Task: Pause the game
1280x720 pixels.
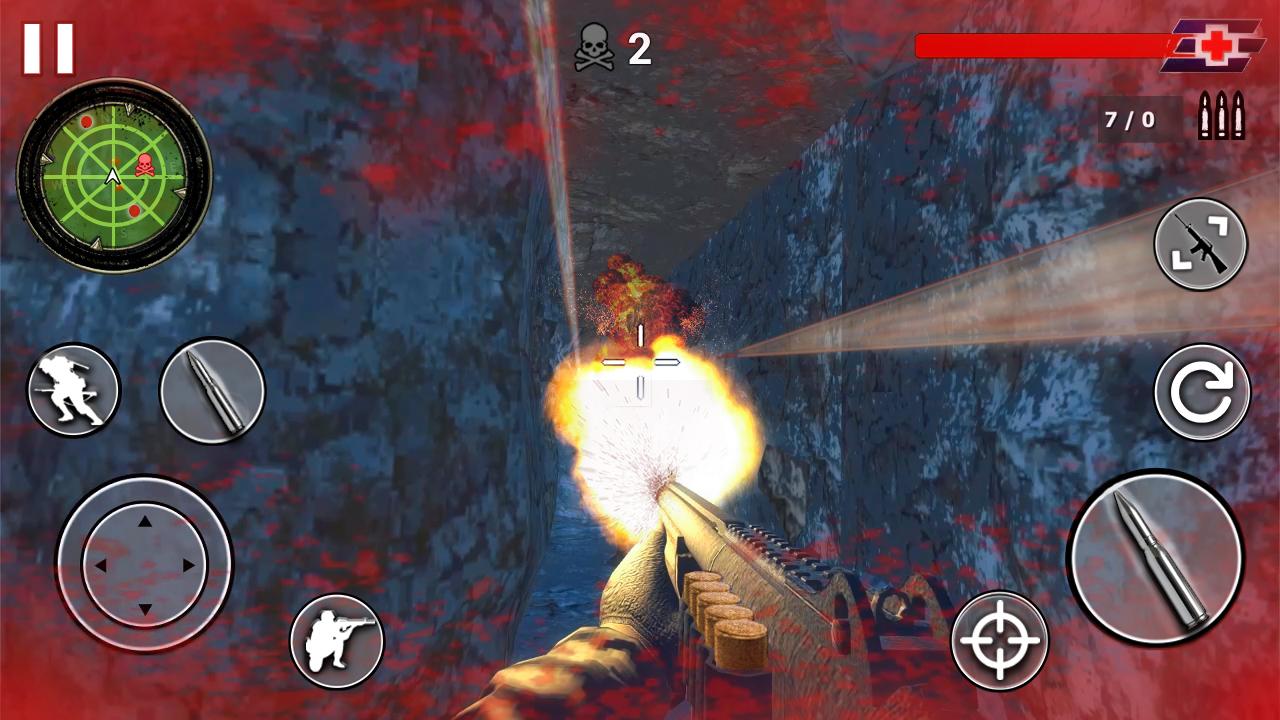Action: pos(48,49)
